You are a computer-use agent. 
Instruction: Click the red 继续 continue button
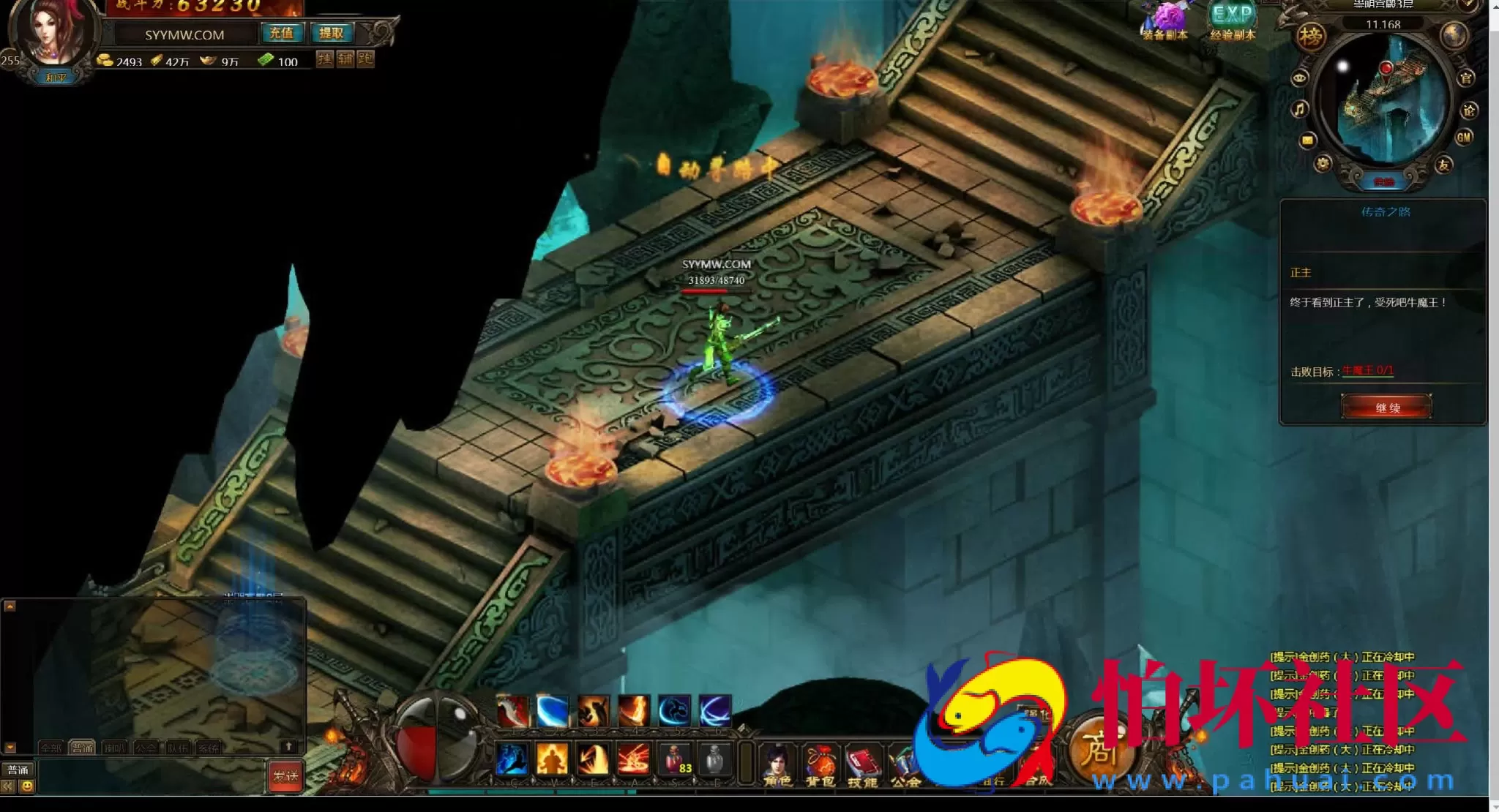click(x=1386, y=407)
